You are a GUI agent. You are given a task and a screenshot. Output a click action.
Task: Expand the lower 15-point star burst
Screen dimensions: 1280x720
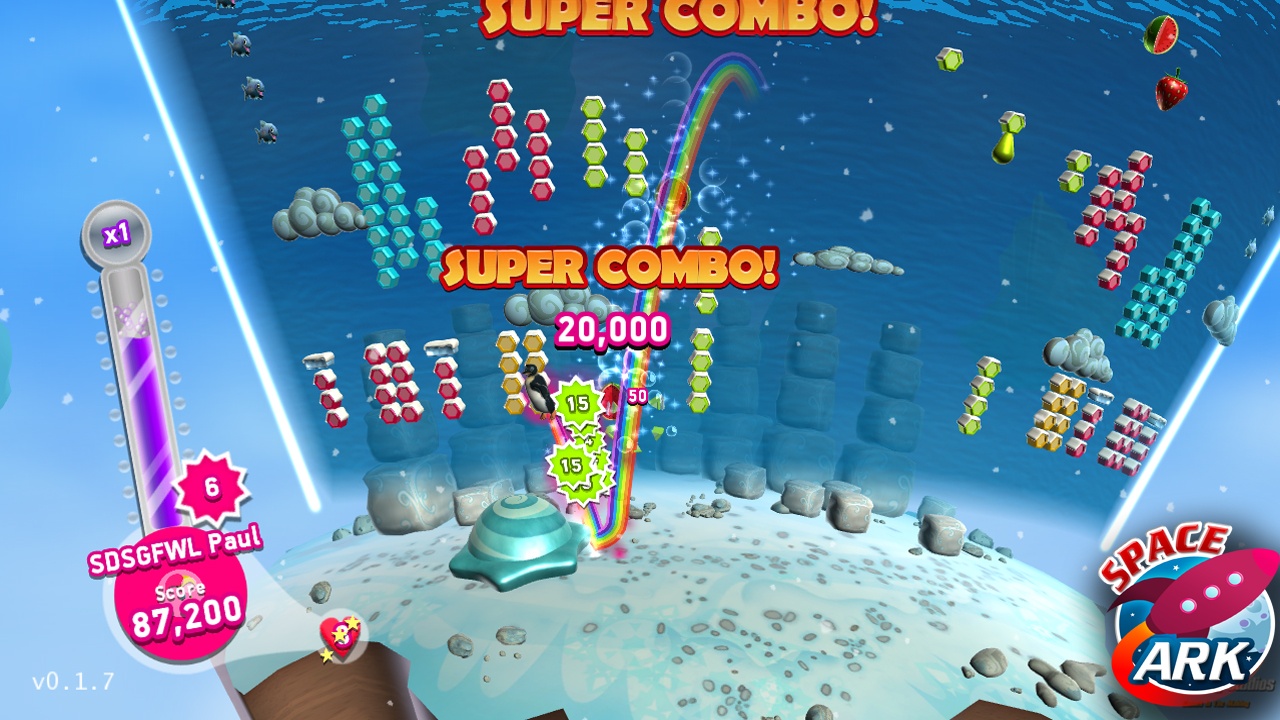pyautogui.click(x=570, y=465)
